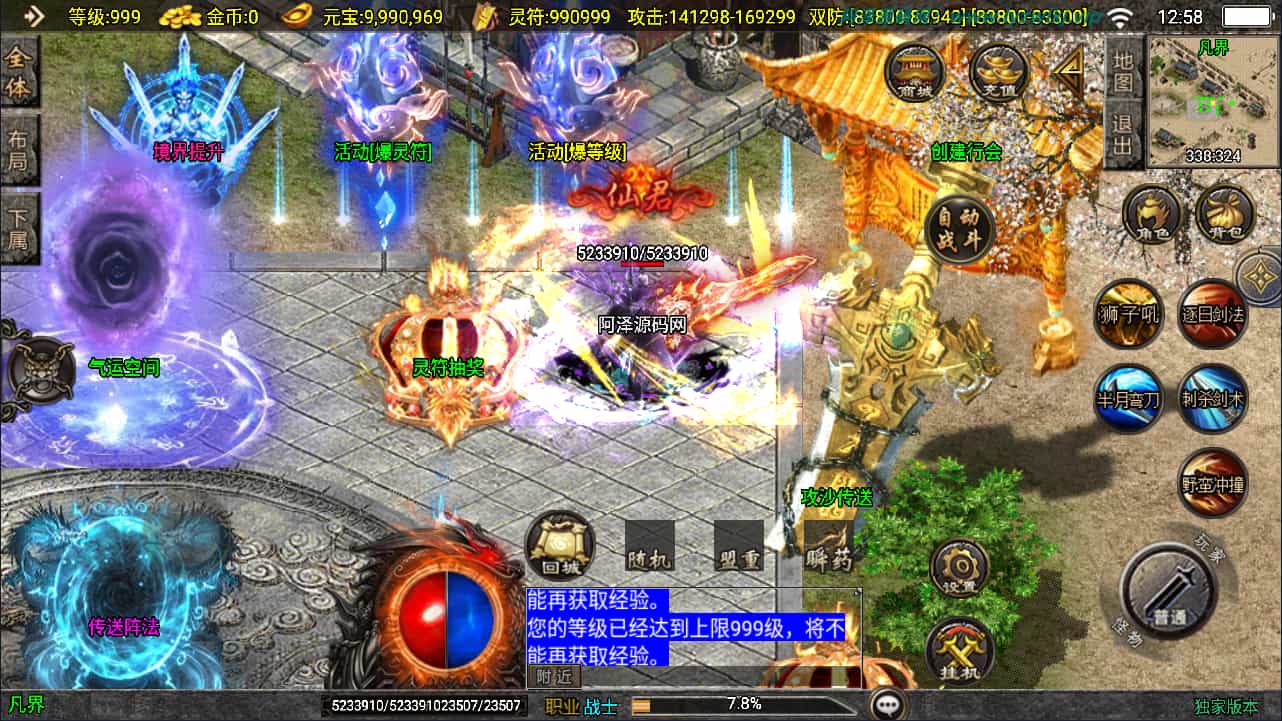The width and height of the screenshot is (1282, 721).
Task: Open the chat speech bubble button
Action: tap(887, 705)
